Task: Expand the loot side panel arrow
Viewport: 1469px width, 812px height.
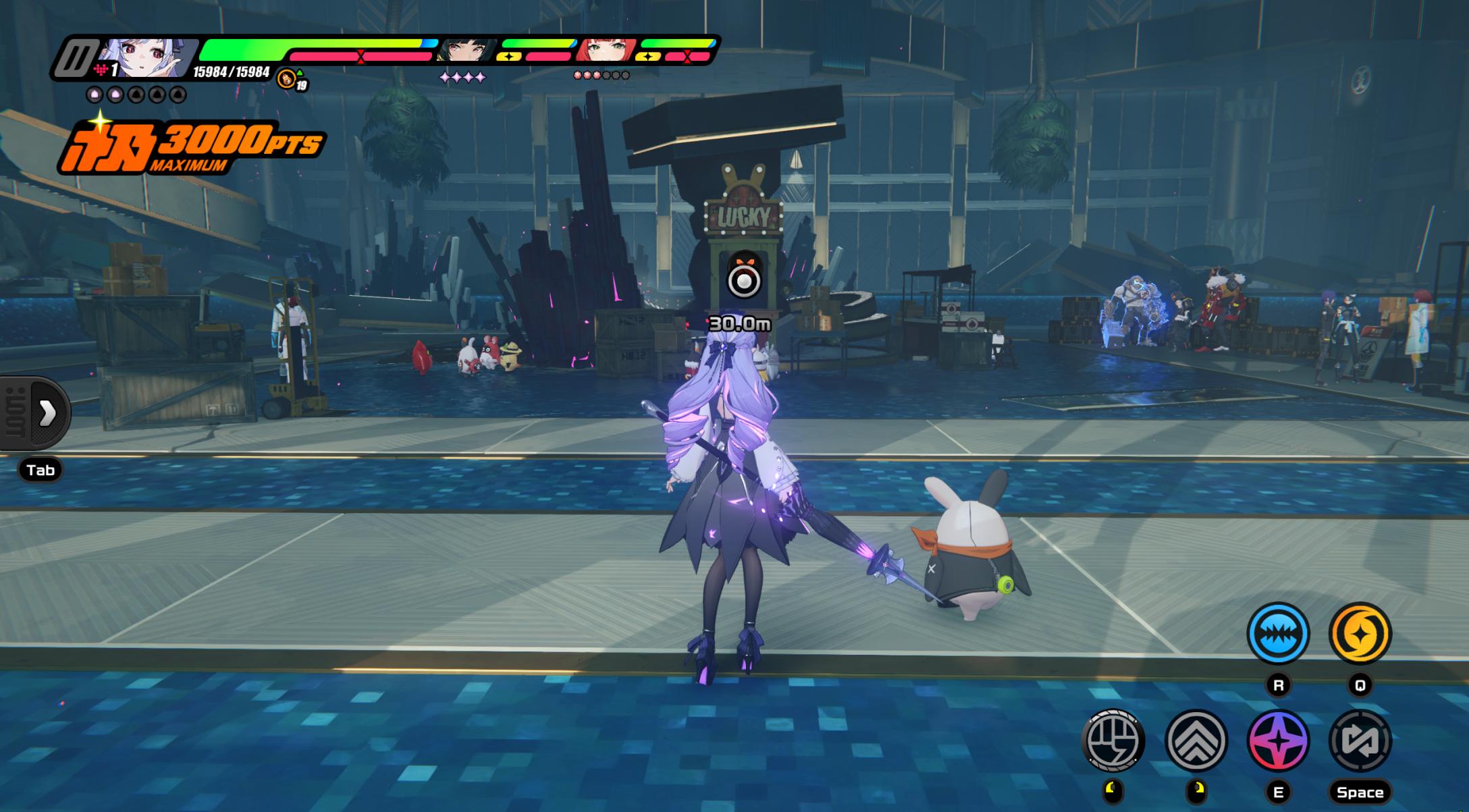Action: pos(47,413)
